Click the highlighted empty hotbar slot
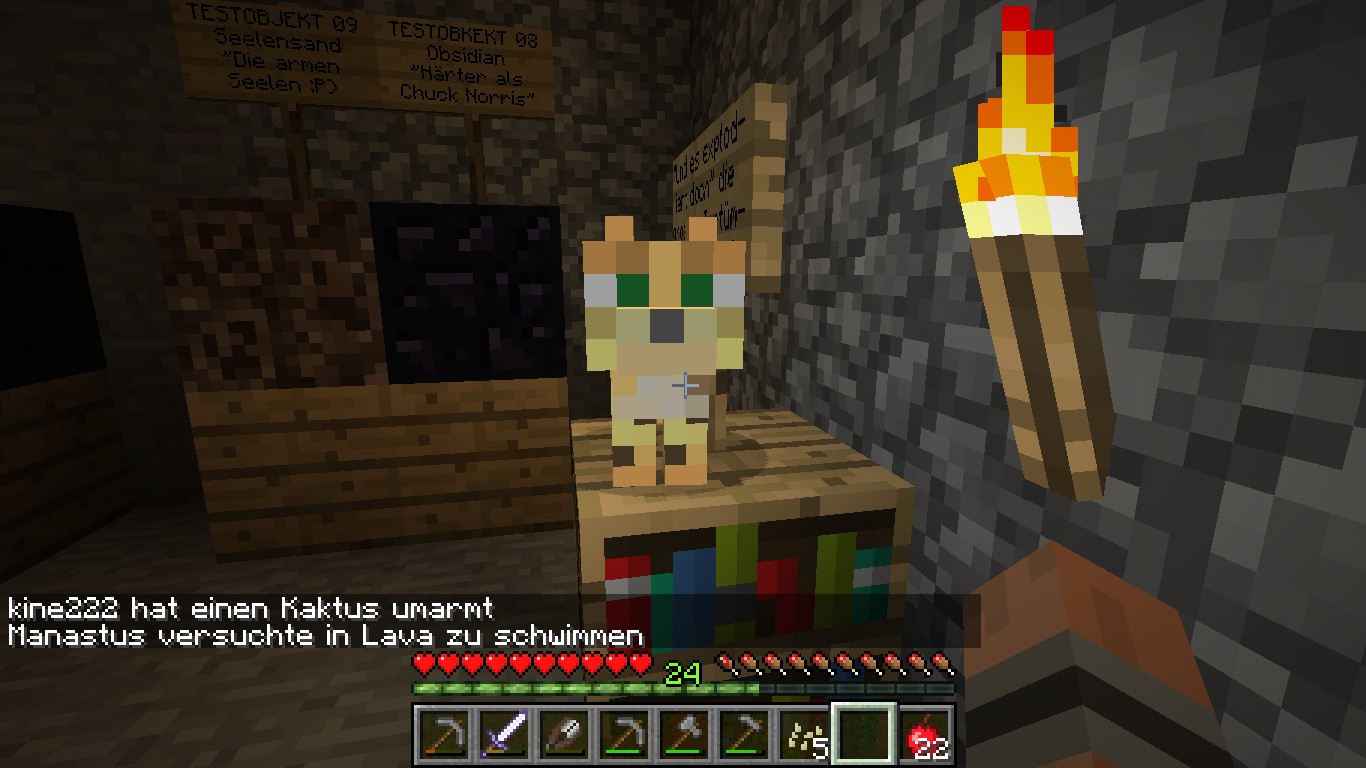The height and width of the screenshot is (768, 1366). point(864,736)
